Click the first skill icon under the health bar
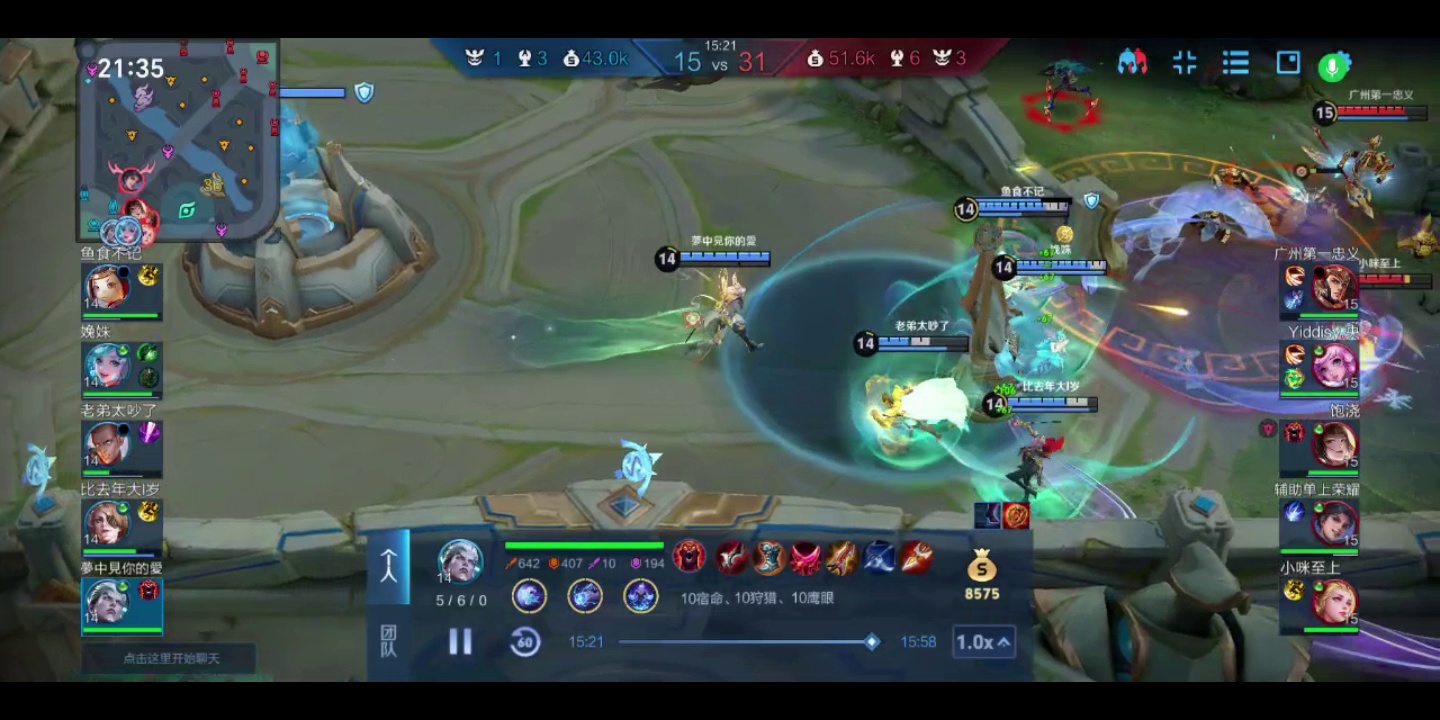This screenshot has height=720, width=1440. (529, 597)
